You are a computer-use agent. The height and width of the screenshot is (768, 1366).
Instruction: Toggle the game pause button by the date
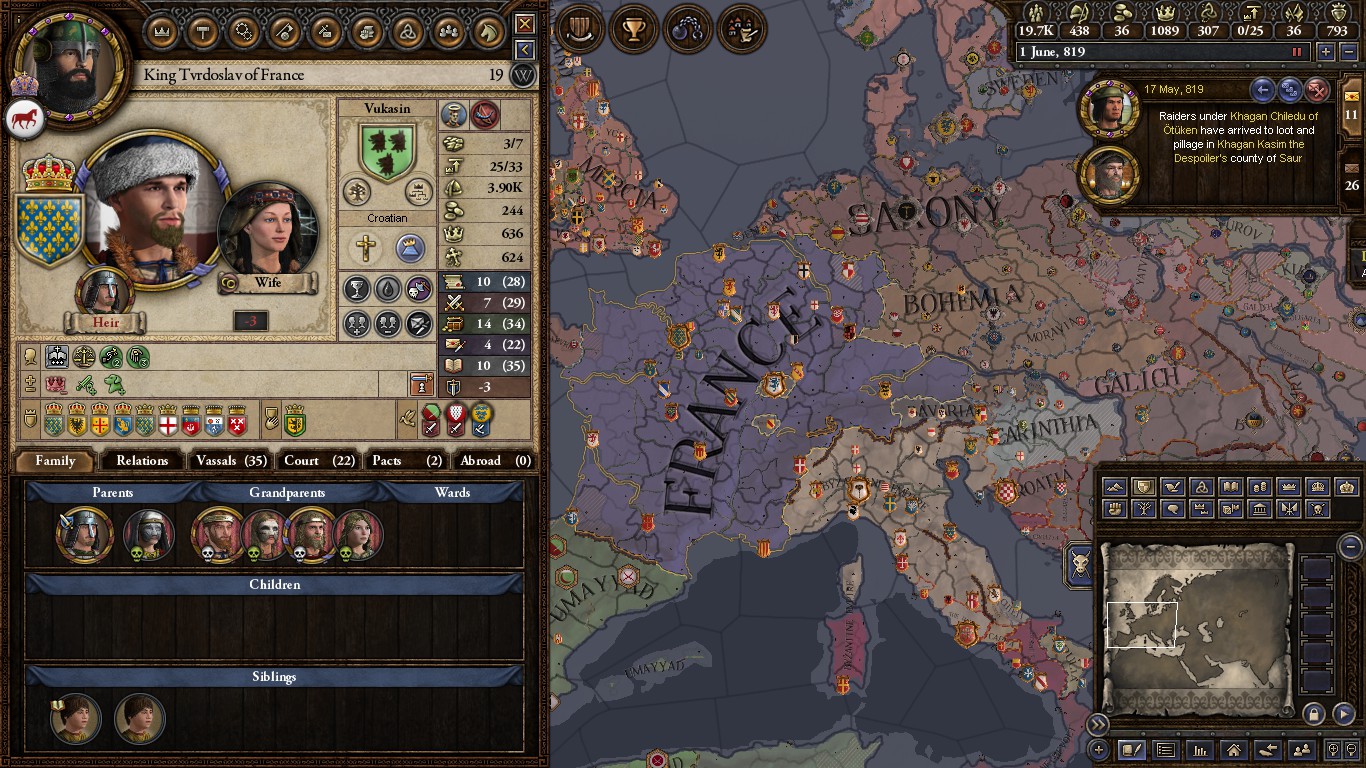tap(1298, 52)
